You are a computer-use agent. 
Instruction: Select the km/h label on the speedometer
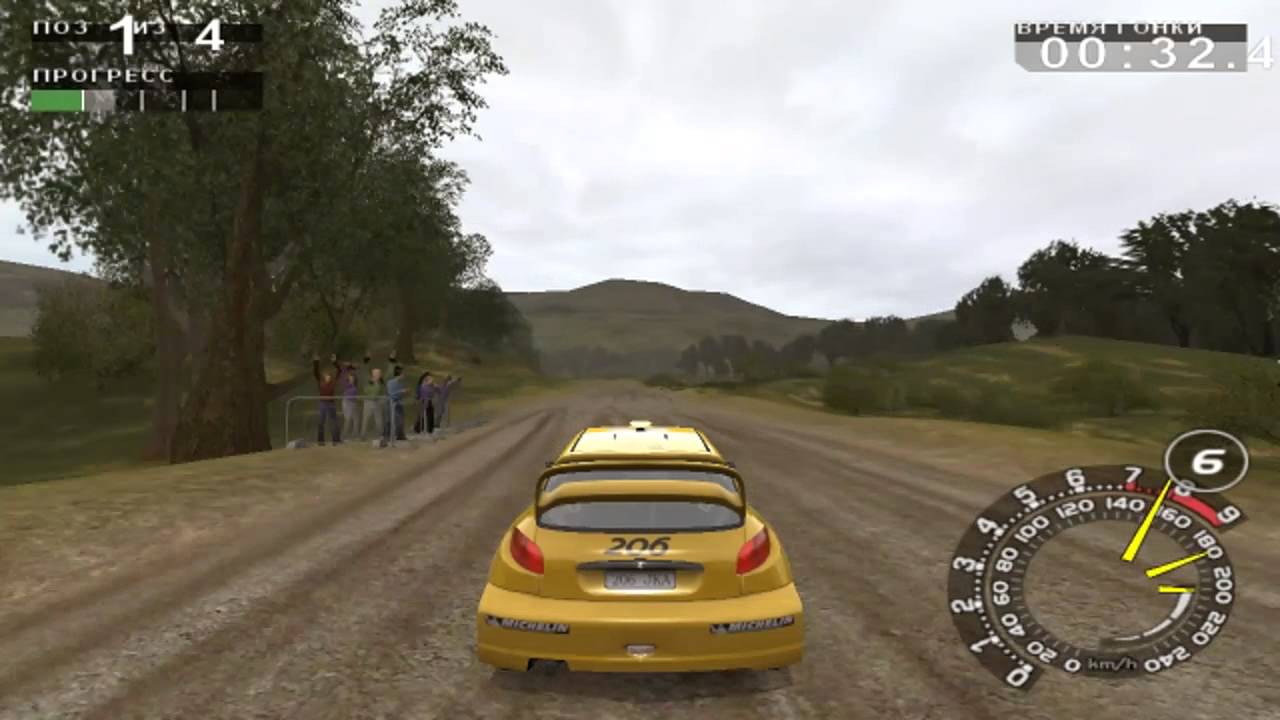[1111, 663]
